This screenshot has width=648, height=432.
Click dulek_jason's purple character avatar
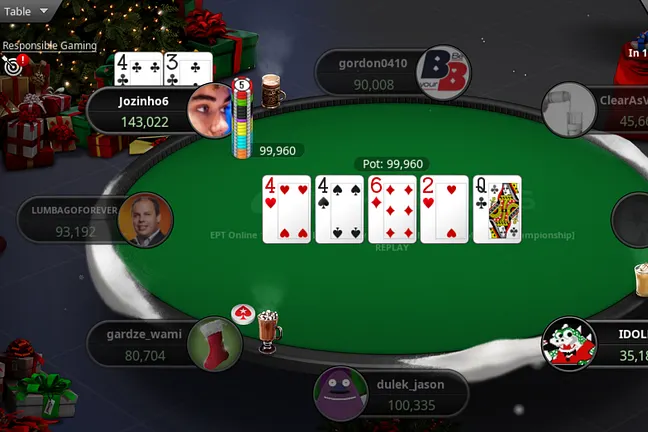click(340, 393)
